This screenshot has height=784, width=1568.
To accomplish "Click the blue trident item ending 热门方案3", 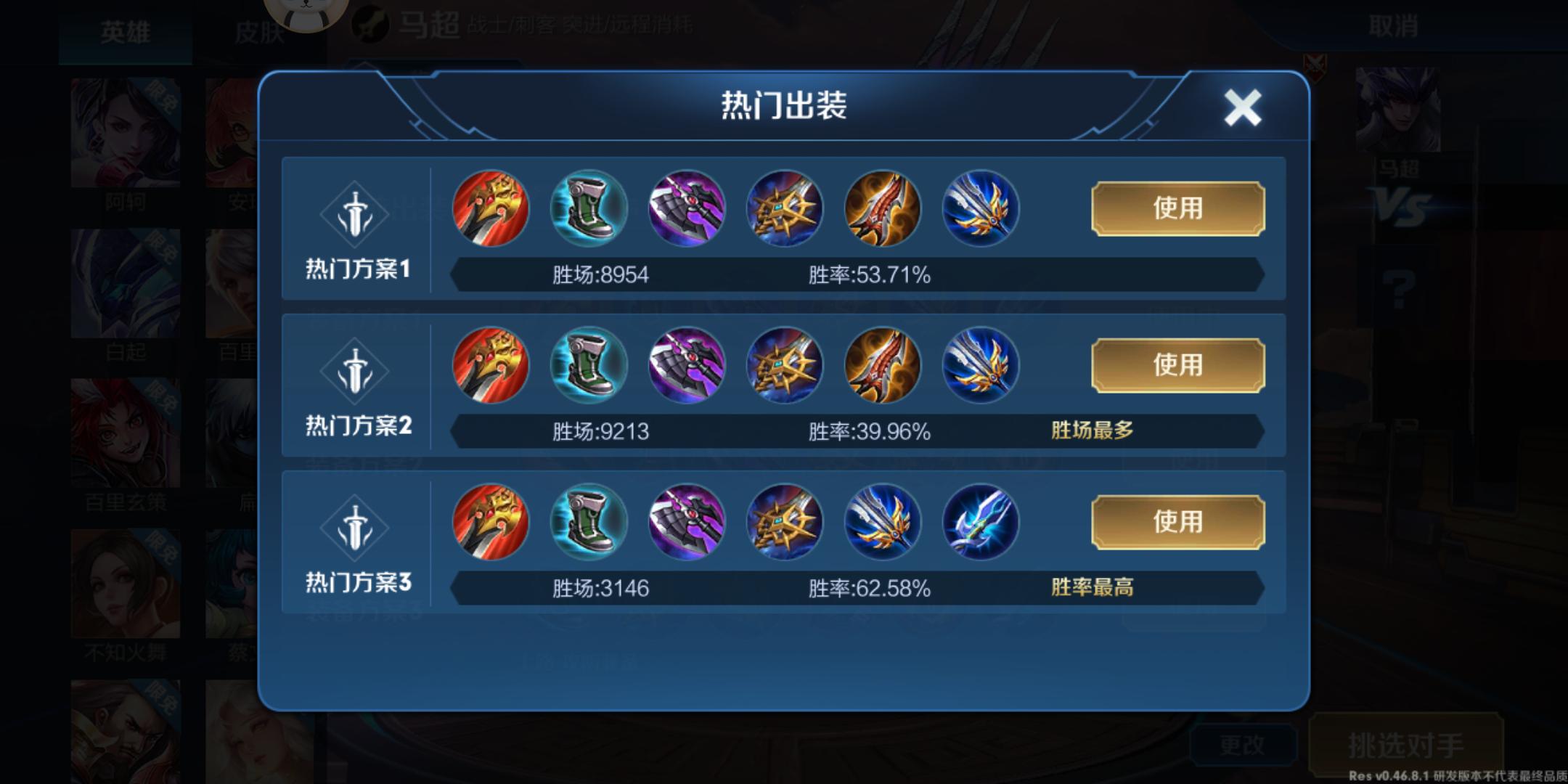I will [979, 522].
